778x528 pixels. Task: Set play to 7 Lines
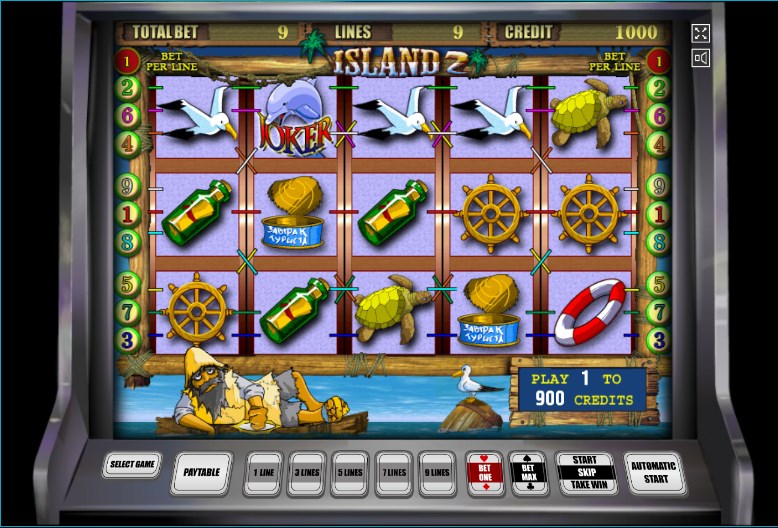[394, 473]
